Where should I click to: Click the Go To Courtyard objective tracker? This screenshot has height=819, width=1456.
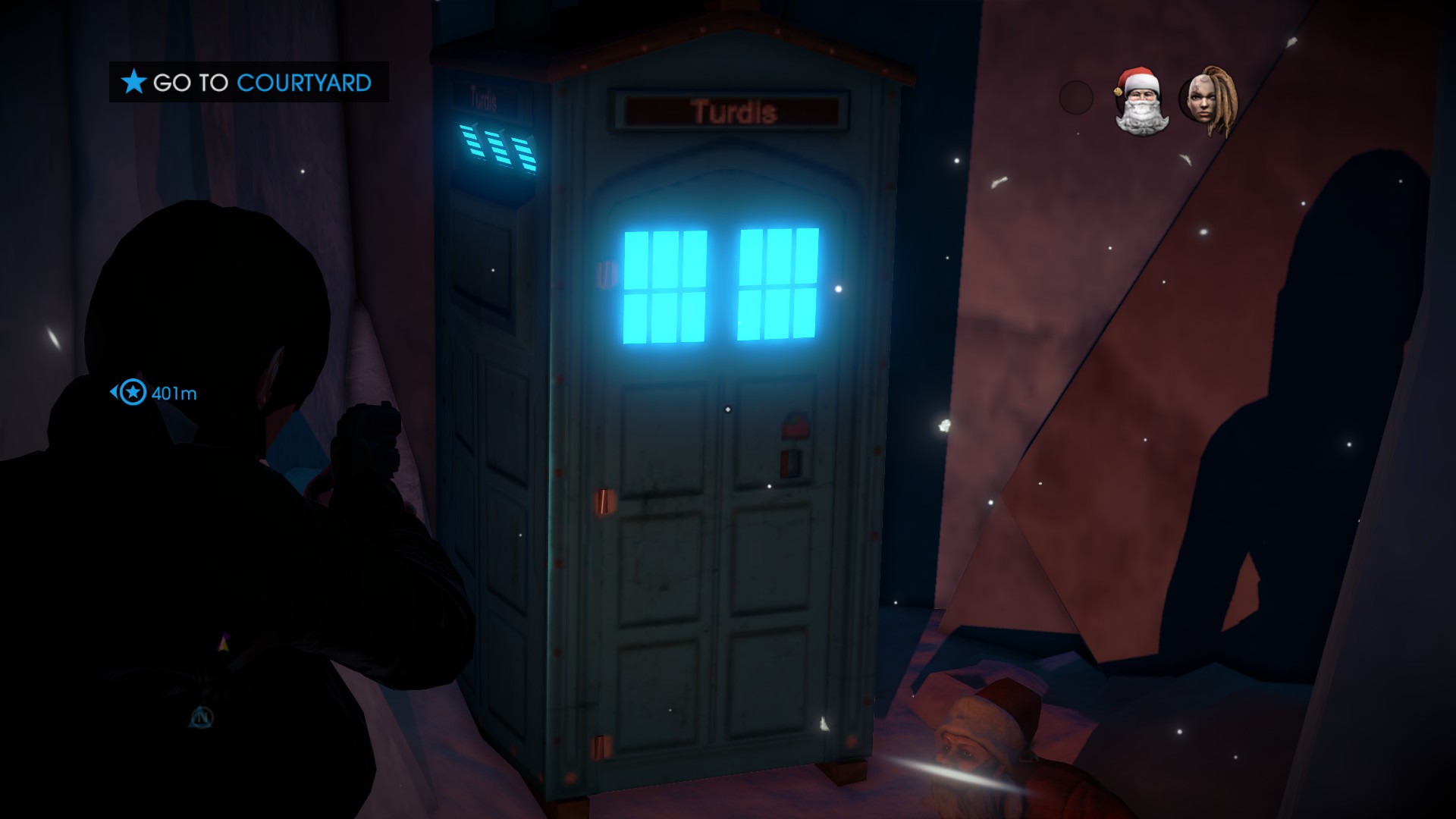point(249,82)
